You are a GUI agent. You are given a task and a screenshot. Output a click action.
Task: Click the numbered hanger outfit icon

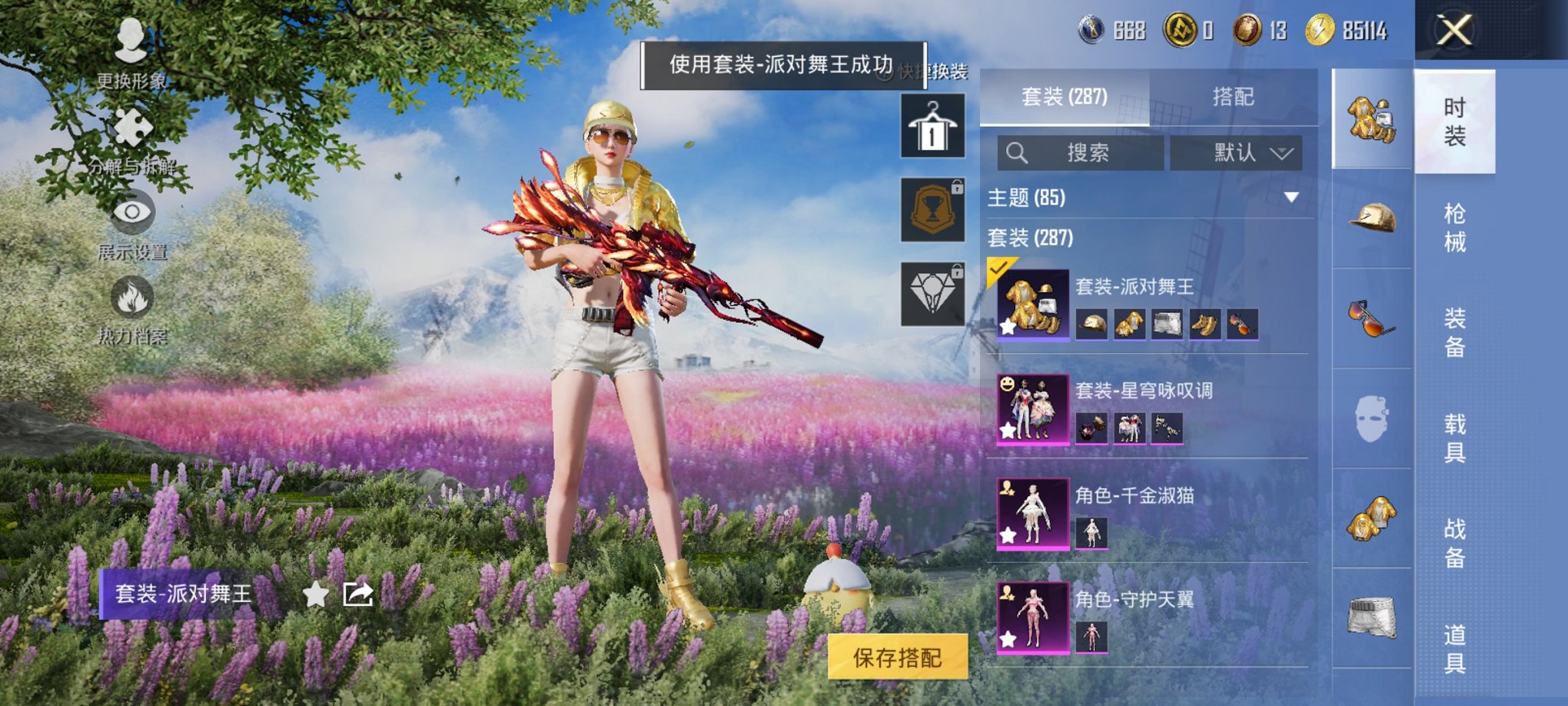click(x=932, y=125)
